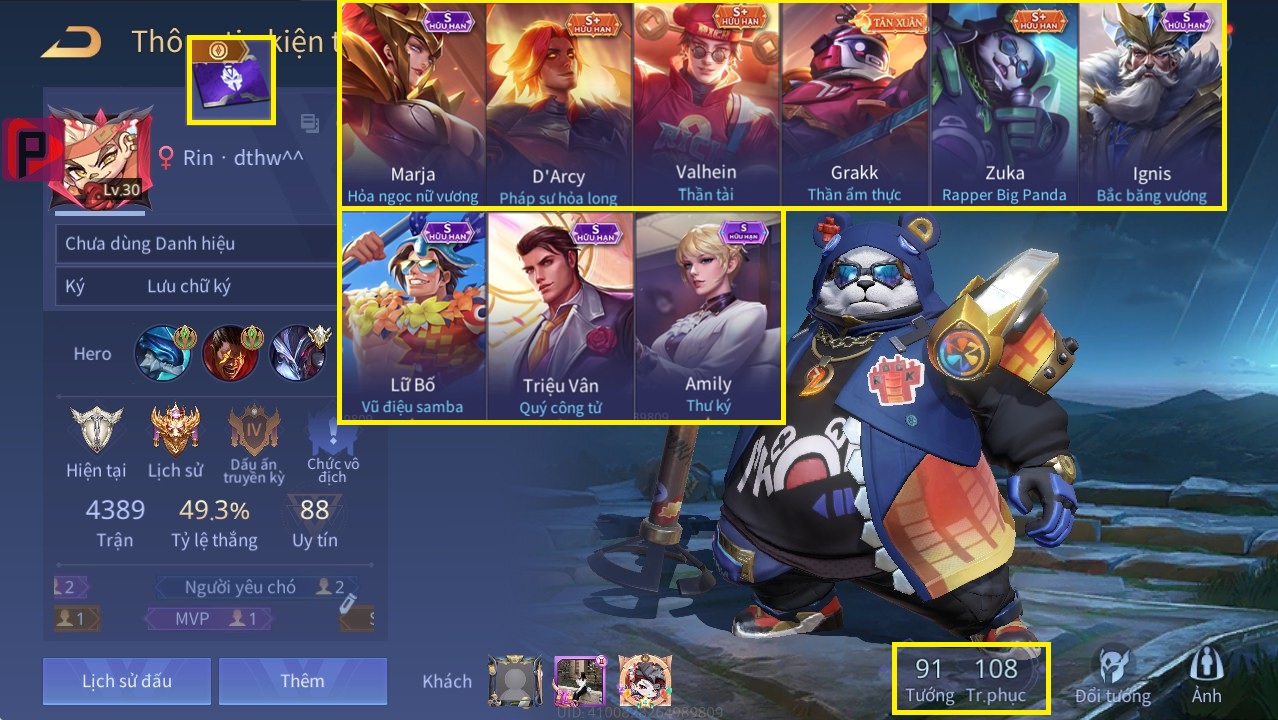Open the Zuka Rapper Big Panda card
This screenshot has width=1278, height=720.
point(1004,105)
